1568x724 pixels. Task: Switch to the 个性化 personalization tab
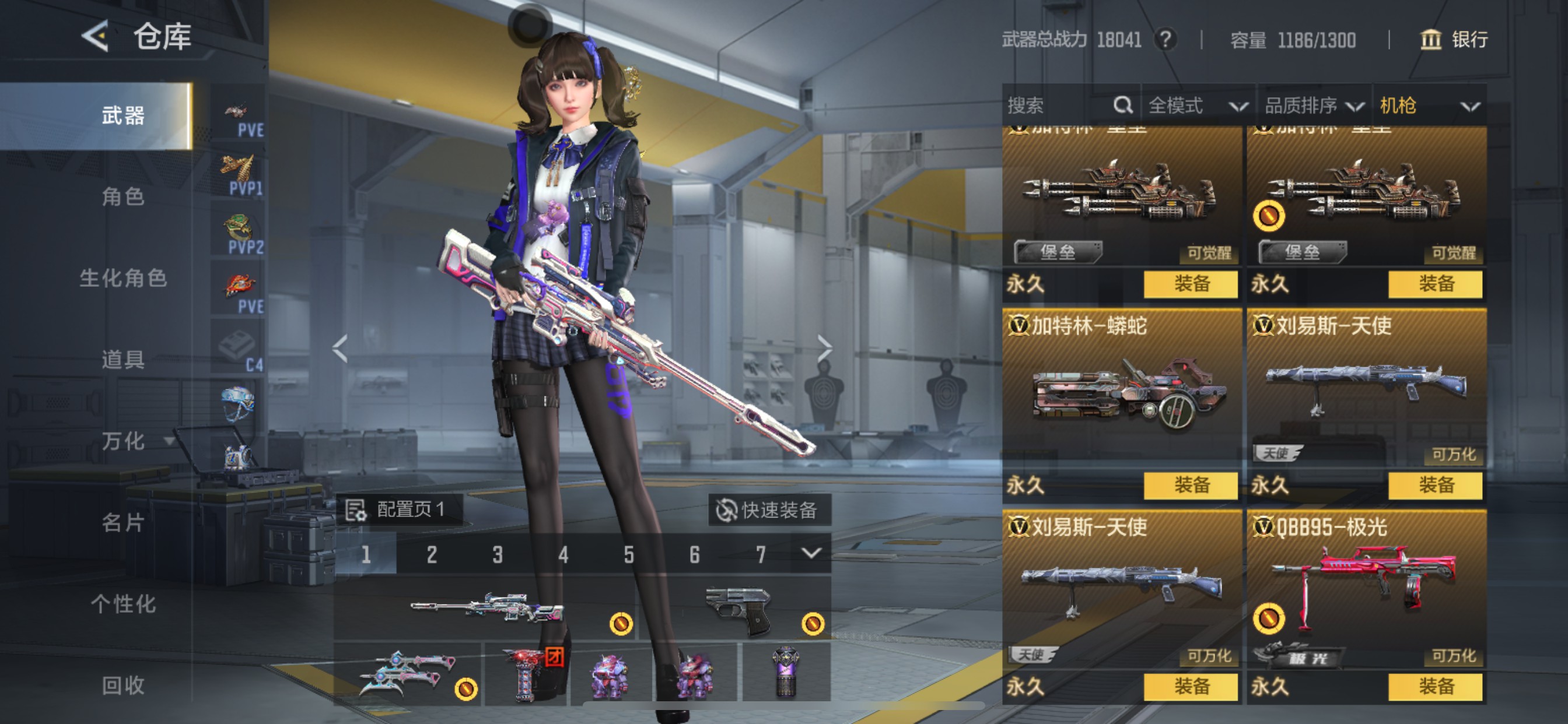[123, 604]
